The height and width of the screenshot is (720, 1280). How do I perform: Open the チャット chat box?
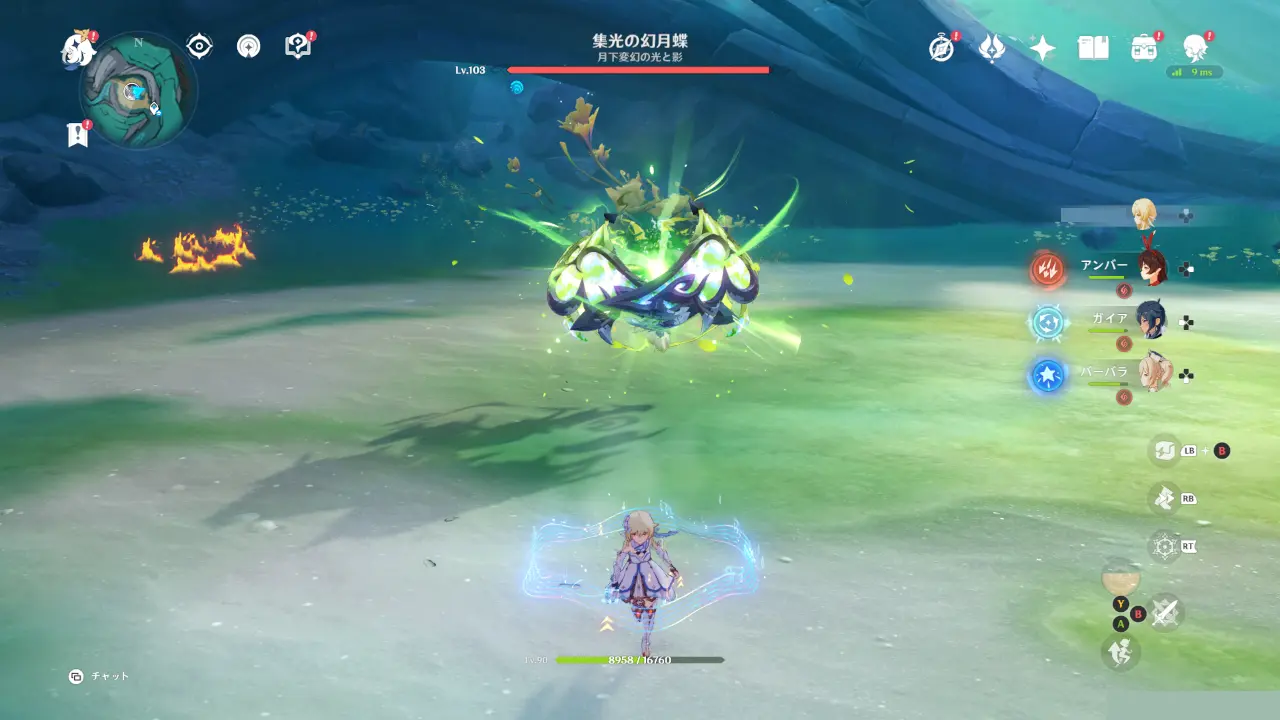pyautogui.click(x=100, y=676)
